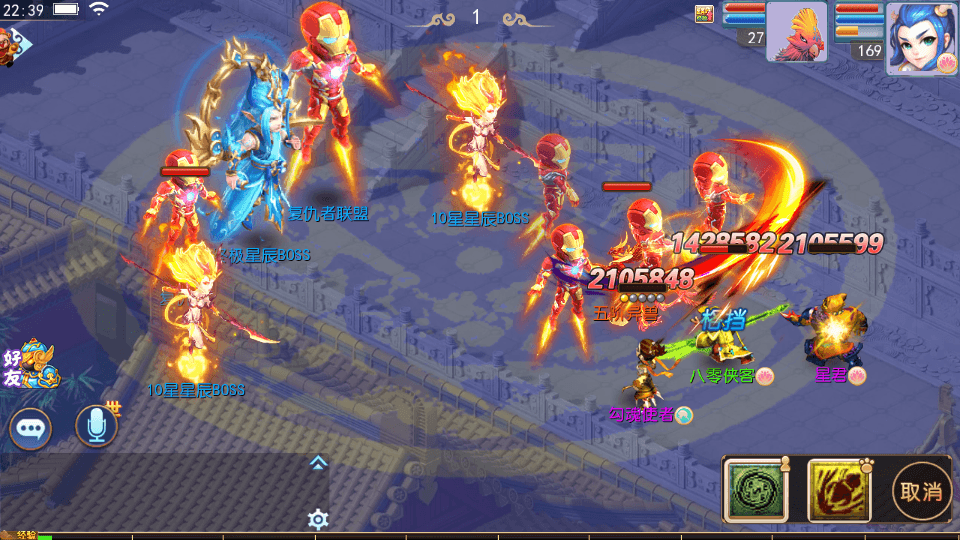The image size is (960, 540).
Task: Expand the chat panel with double-arrow
Action: pos(318,462)
